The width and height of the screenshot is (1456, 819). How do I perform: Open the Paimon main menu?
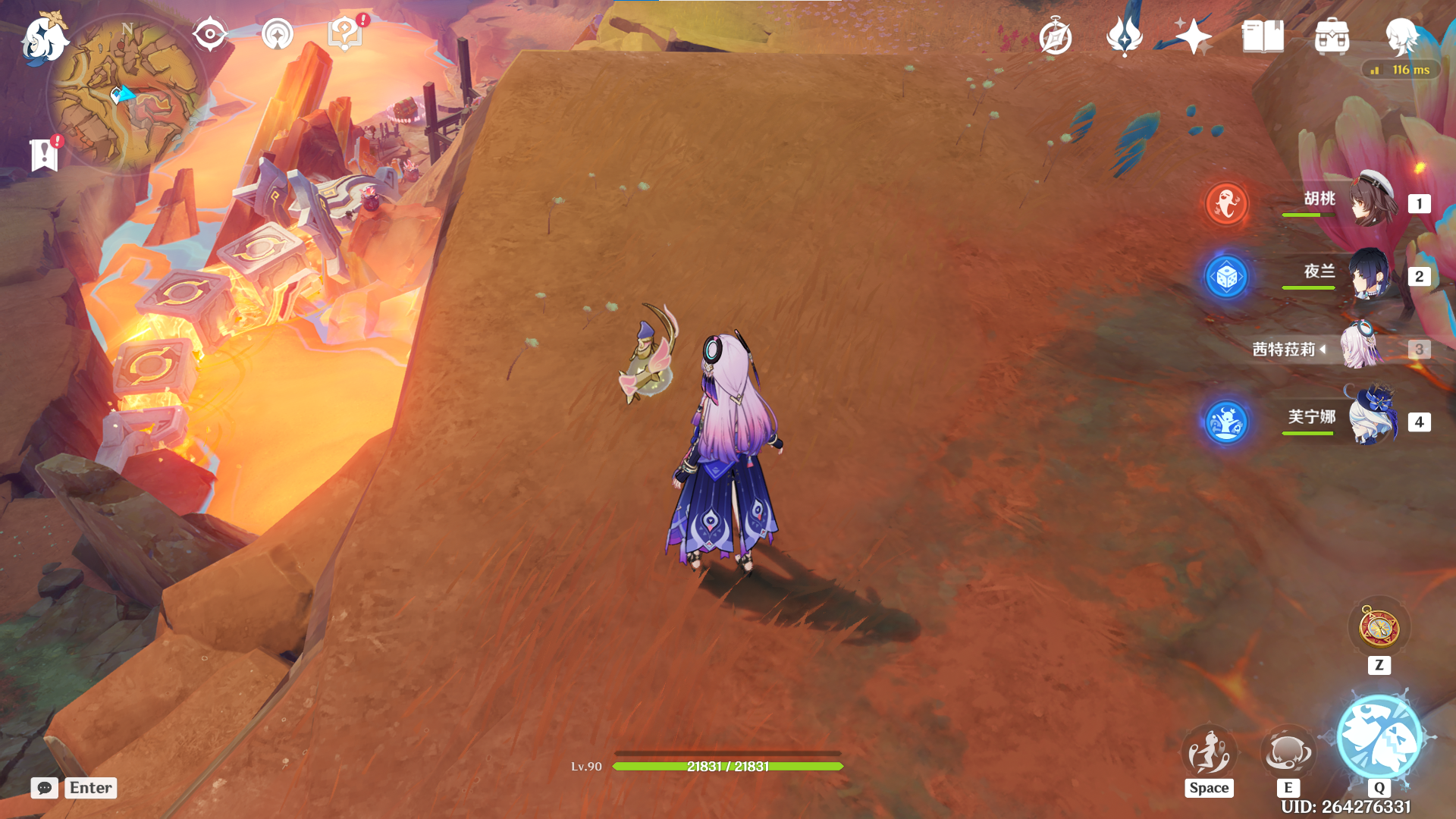[44, 39]
